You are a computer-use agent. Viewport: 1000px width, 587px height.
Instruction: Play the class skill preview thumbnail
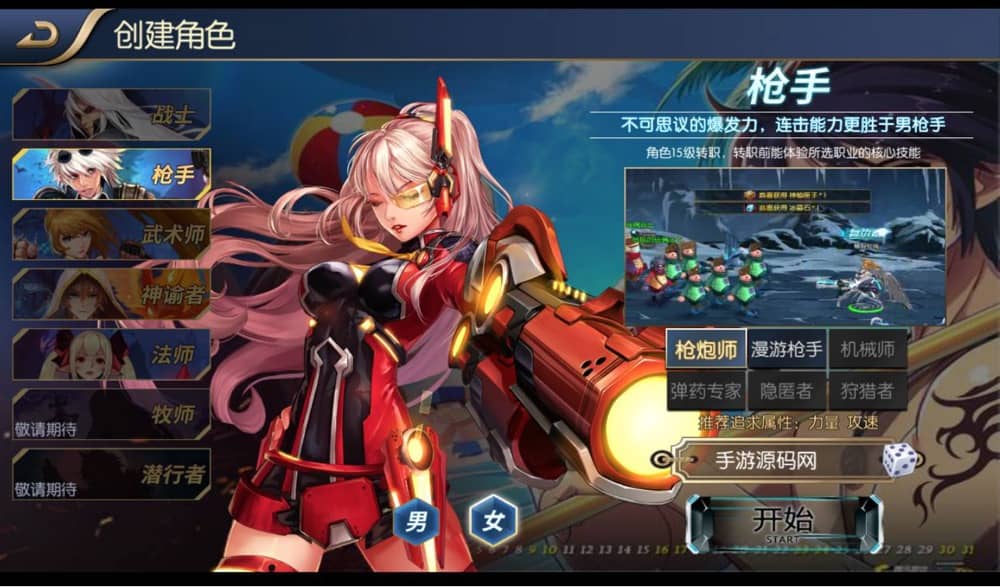[785, 246]
